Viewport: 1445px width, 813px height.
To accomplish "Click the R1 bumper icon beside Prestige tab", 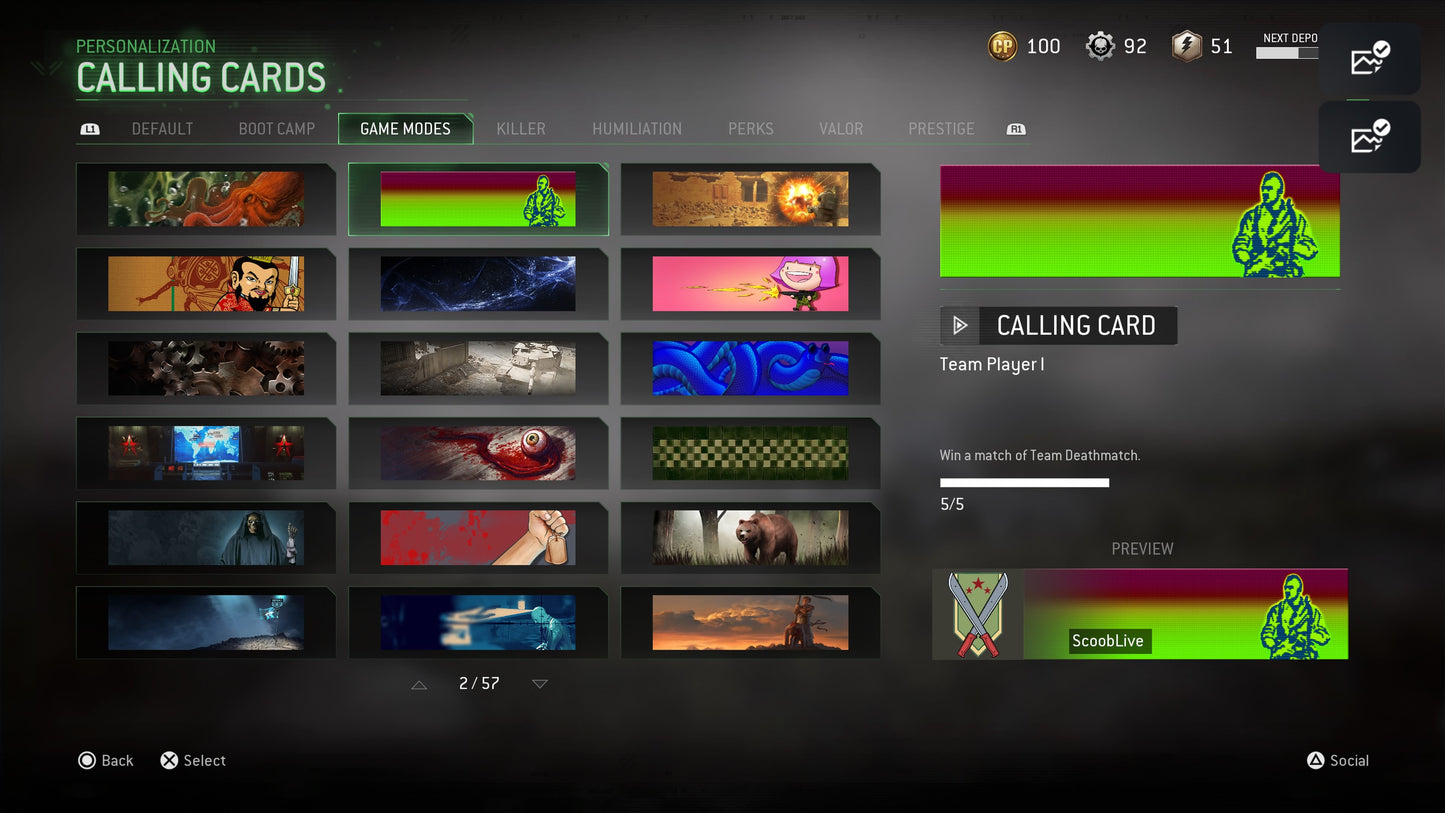I will tap(1015, 128).
